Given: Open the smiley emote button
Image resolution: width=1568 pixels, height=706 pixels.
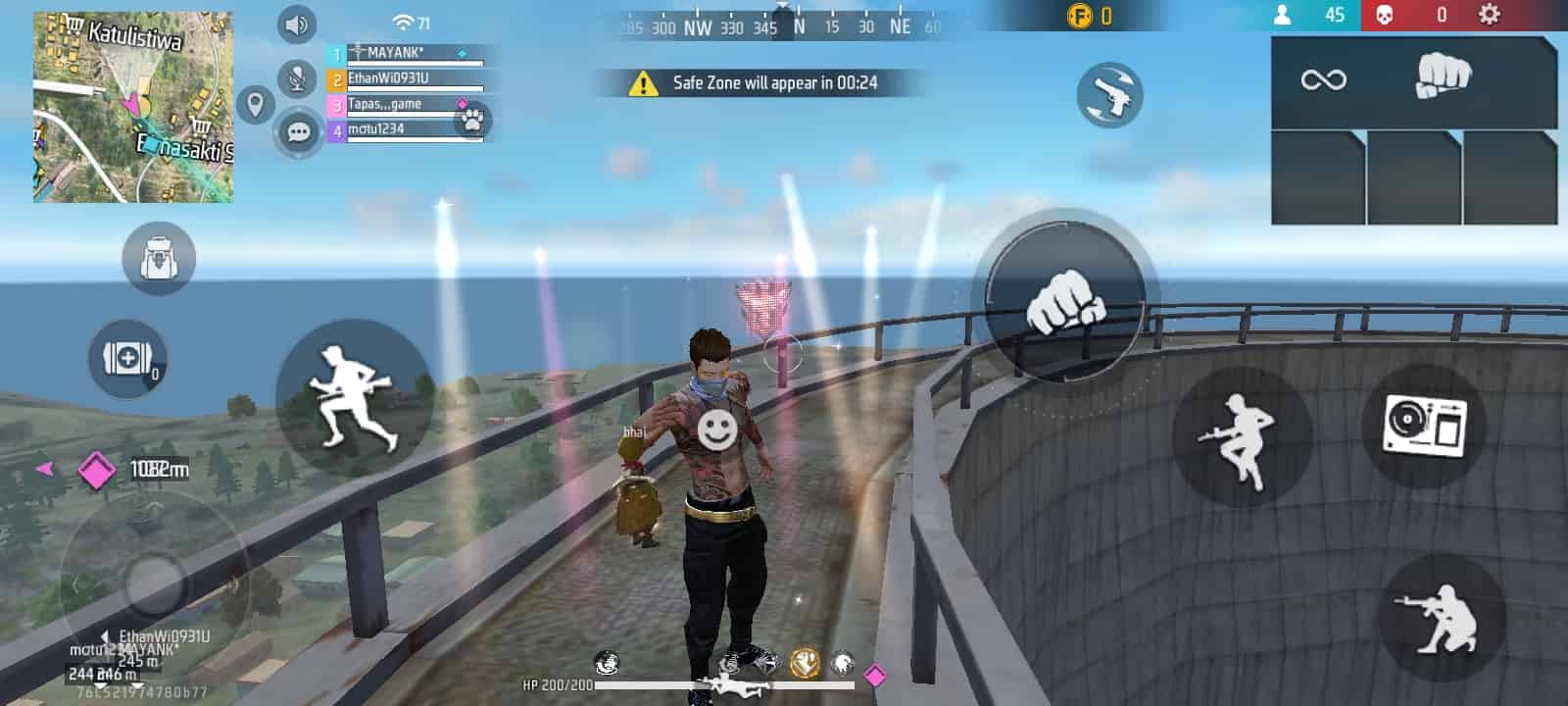Looking at the screenshot, I should 716,429.
